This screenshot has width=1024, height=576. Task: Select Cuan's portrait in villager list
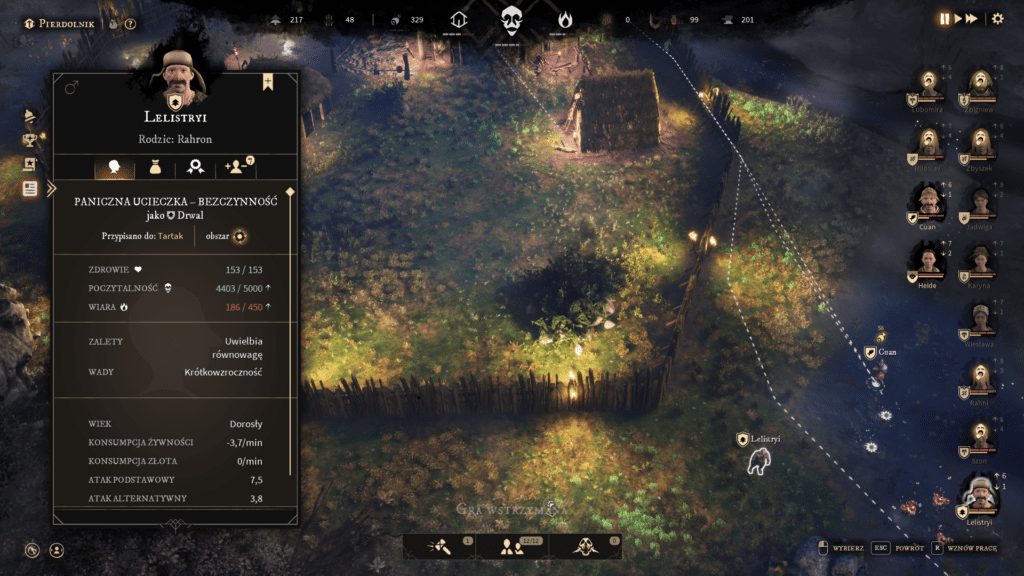tap(929, 201)
